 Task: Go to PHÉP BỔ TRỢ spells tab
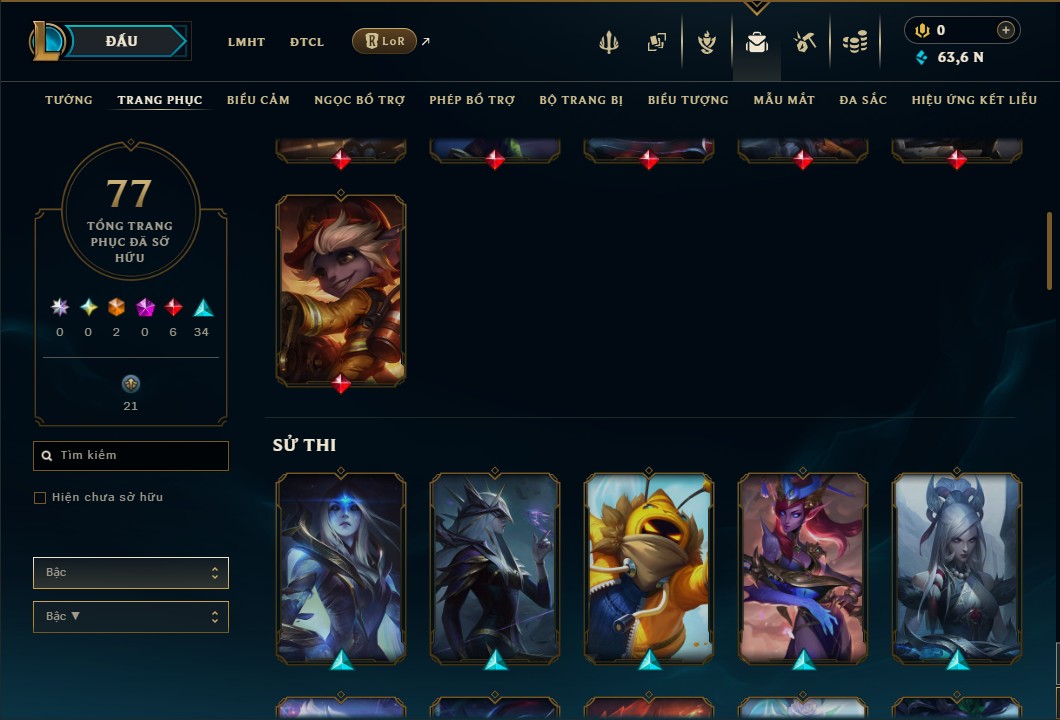tap(472, 100)
